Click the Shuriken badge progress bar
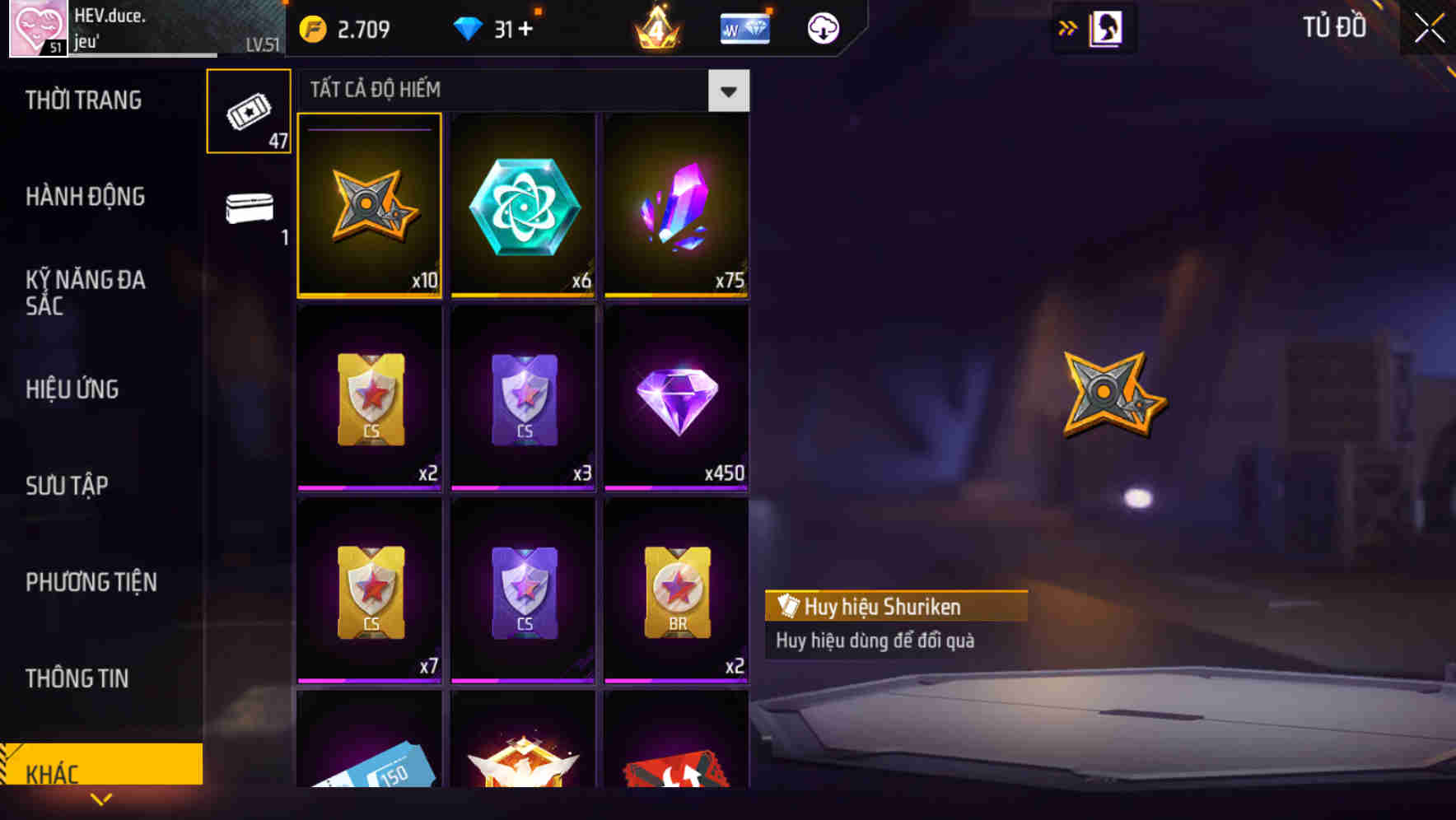 click(369, 131)
